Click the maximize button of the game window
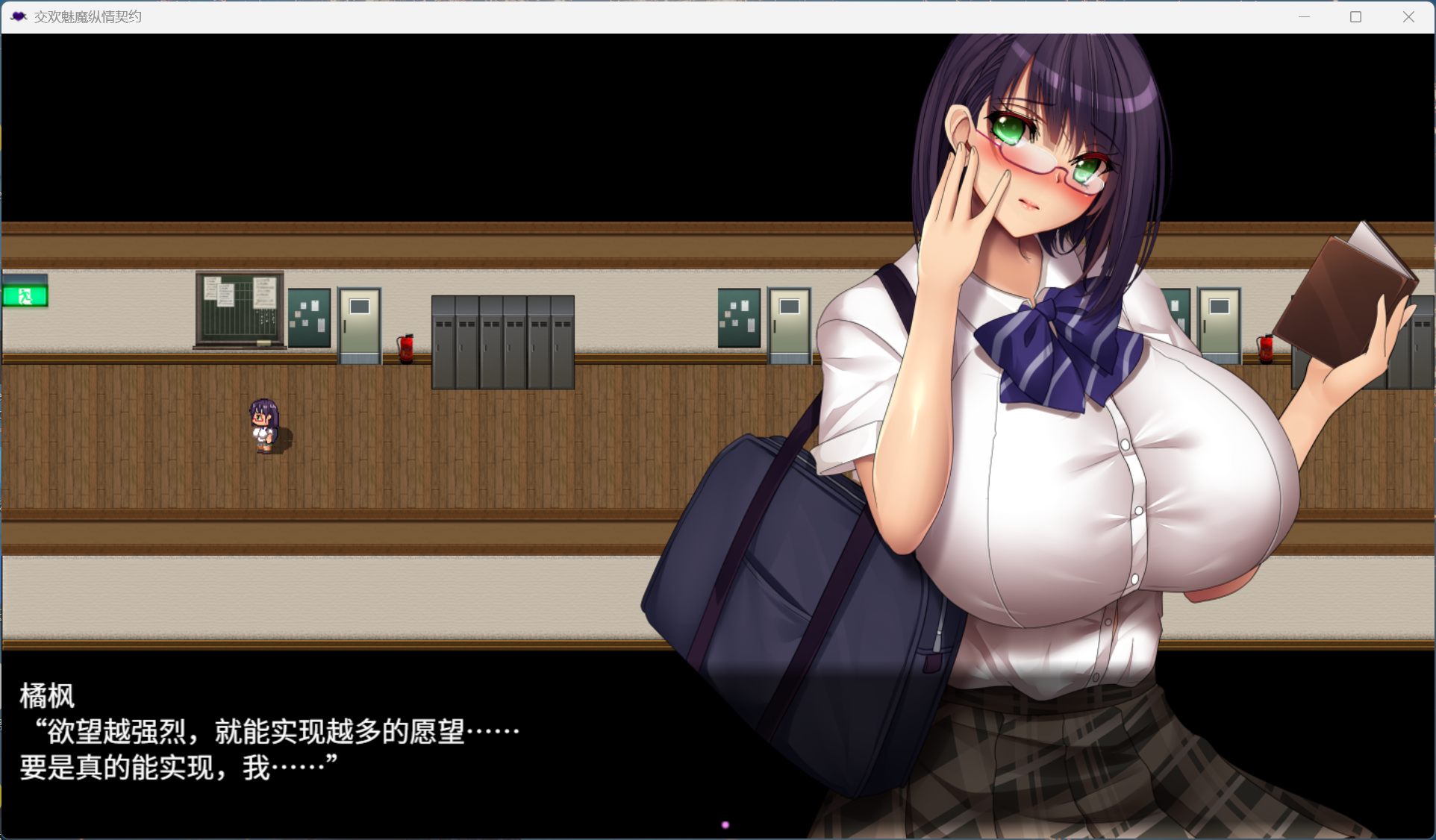The width and height of the screenshot is (1436, 840). [x=1355, y=16]
